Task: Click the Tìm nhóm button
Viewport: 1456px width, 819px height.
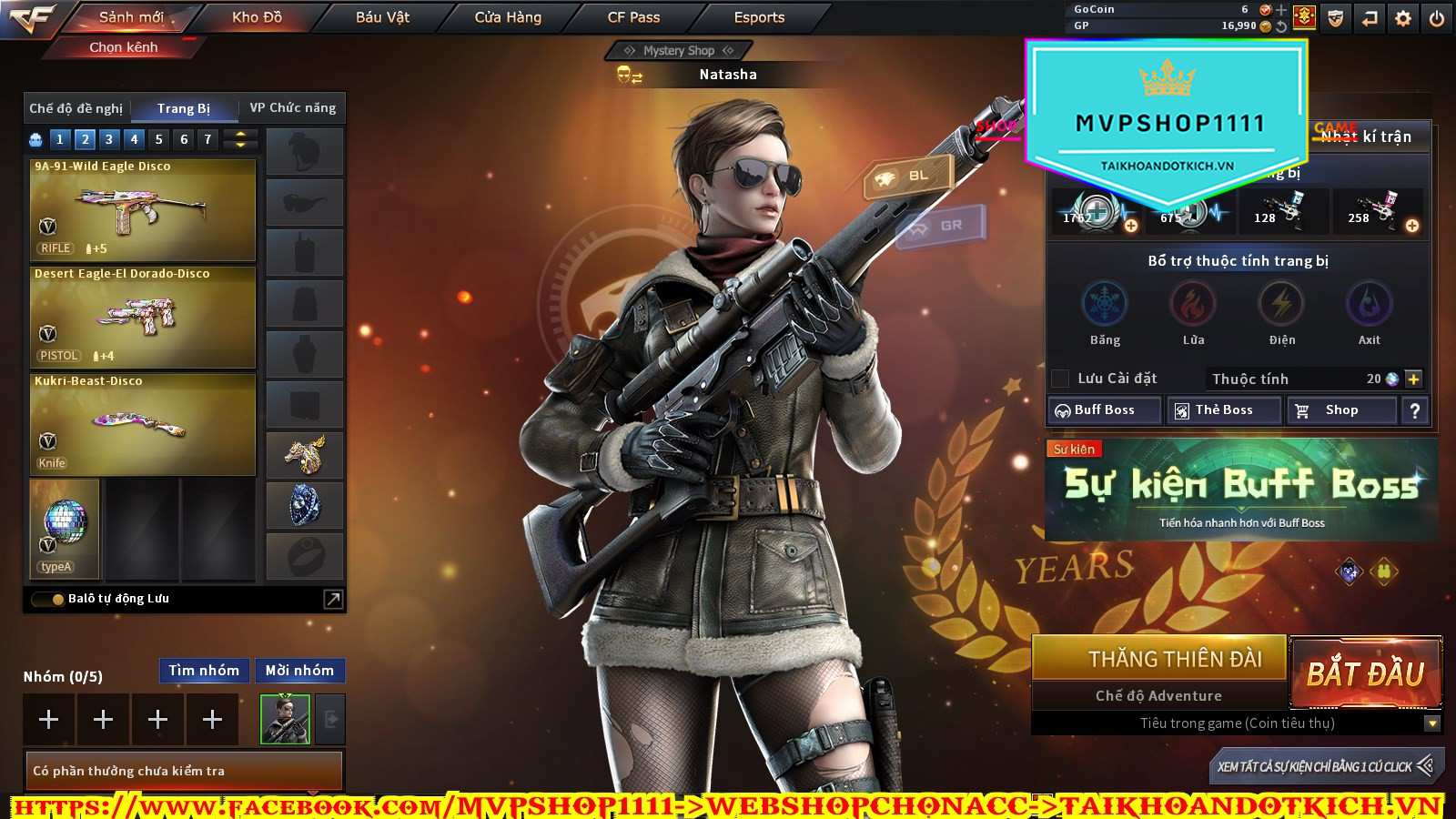Action: [204, 671]
